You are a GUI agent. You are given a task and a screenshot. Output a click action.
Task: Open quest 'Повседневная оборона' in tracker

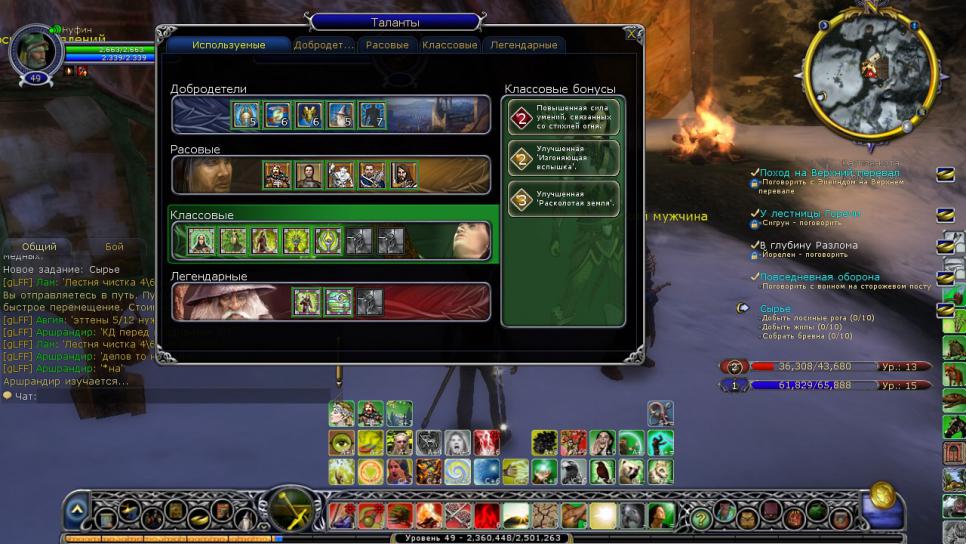[819, 277]
